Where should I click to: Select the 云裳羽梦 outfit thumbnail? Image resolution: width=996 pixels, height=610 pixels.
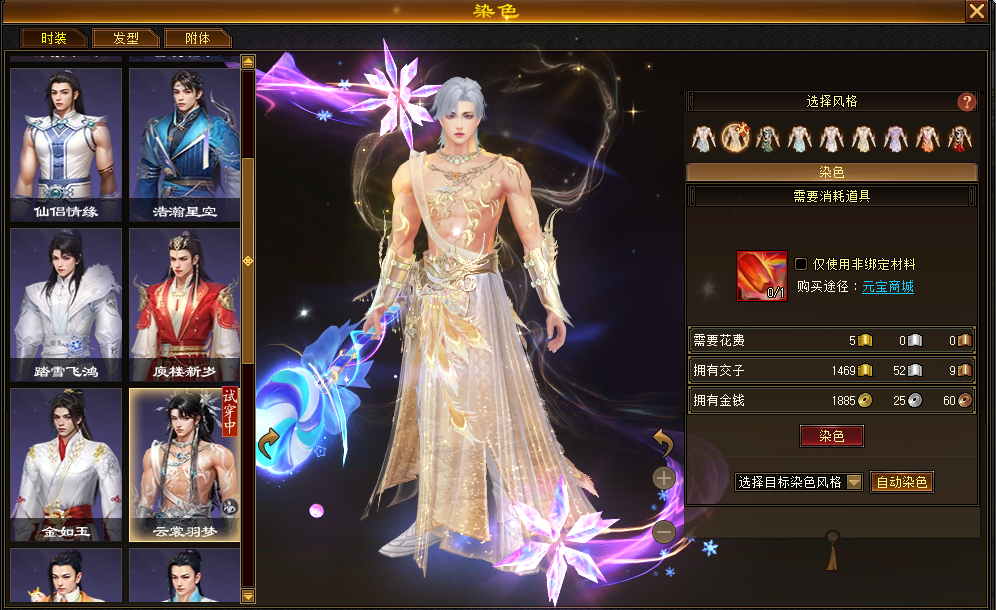184,464
